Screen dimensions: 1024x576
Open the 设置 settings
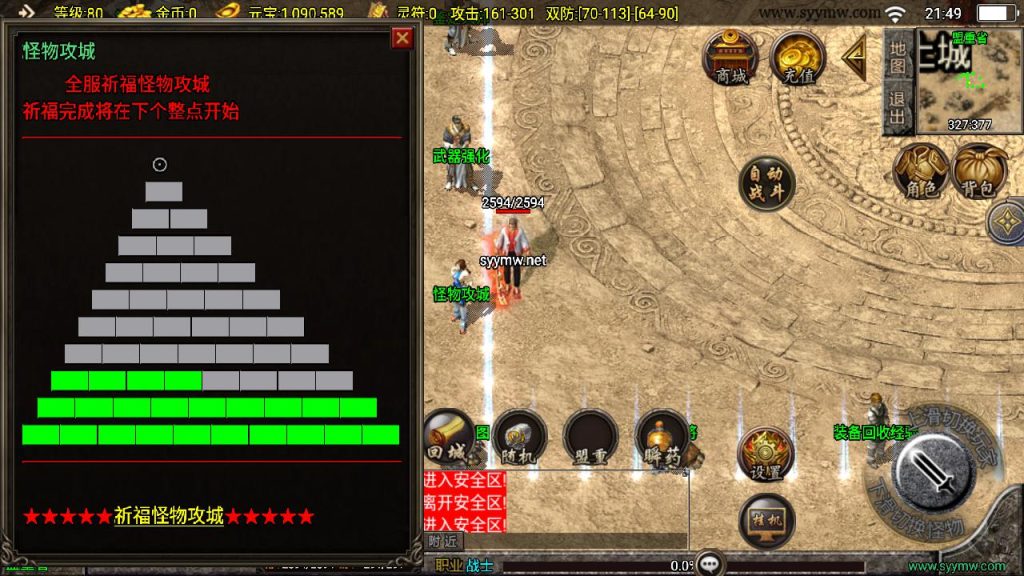765,455
